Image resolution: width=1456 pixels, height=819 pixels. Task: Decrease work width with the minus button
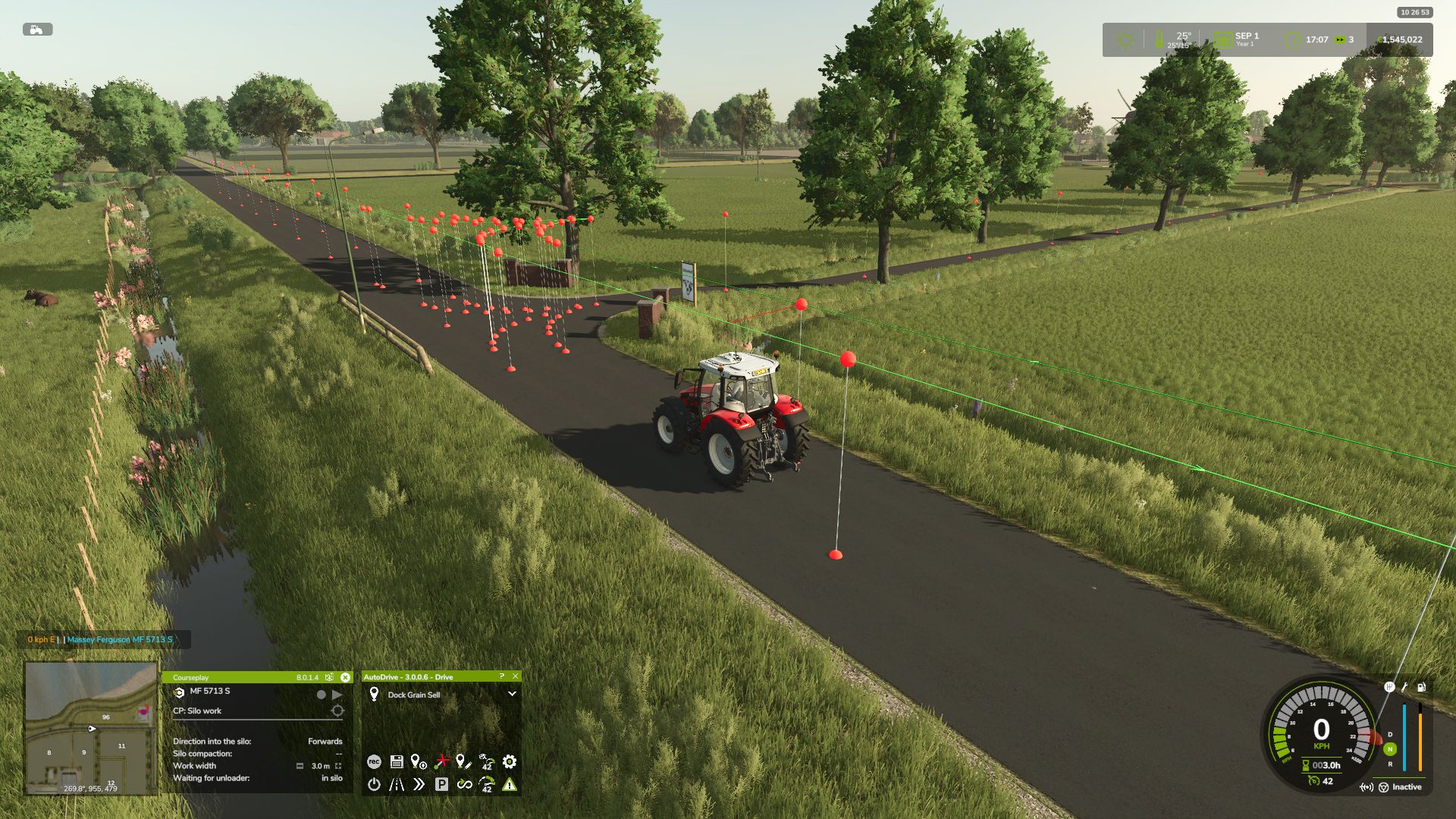coord(300,766)
